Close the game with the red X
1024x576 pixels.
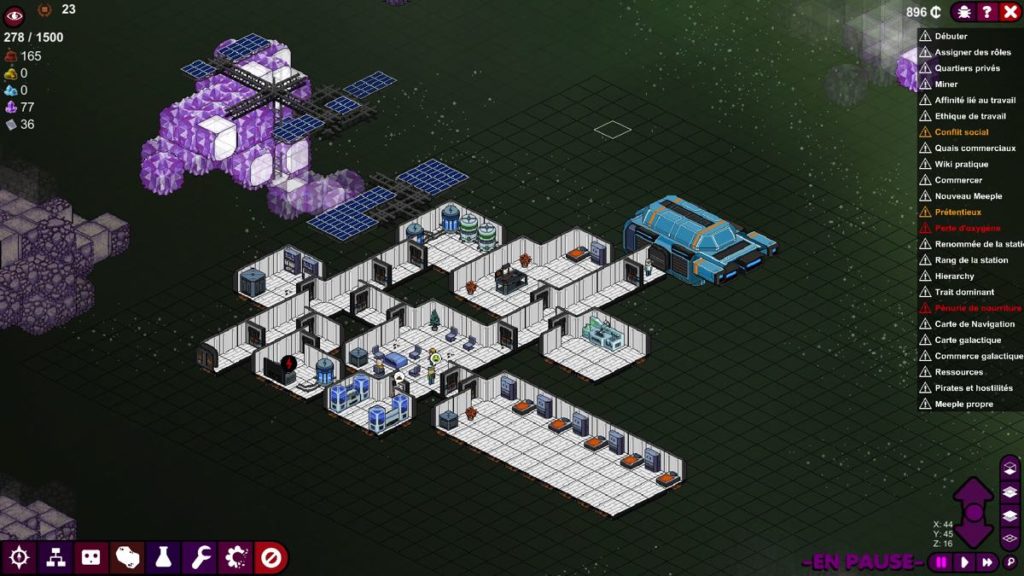pyautogui.click(x=1009, y=12)
